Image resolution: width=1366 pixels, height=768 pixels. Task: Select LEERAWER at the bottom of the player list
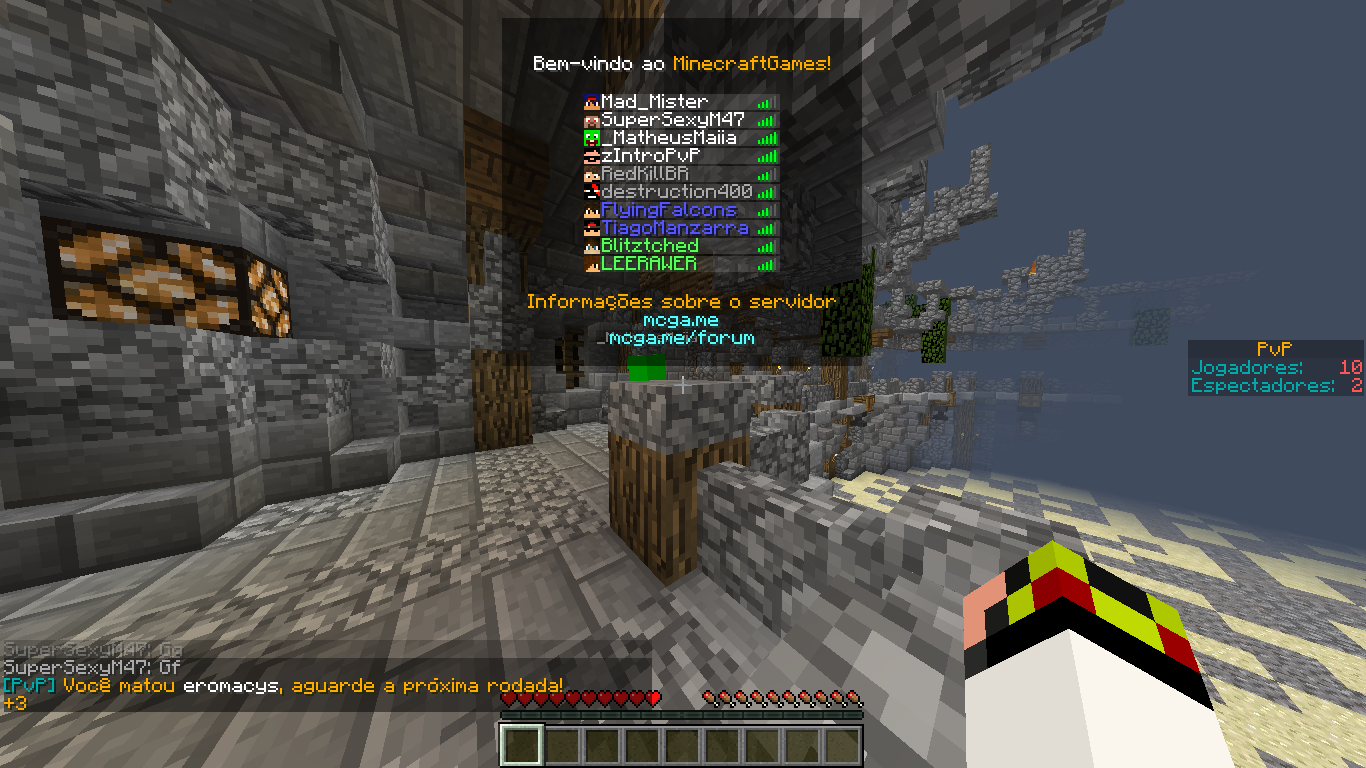[648, 264]
